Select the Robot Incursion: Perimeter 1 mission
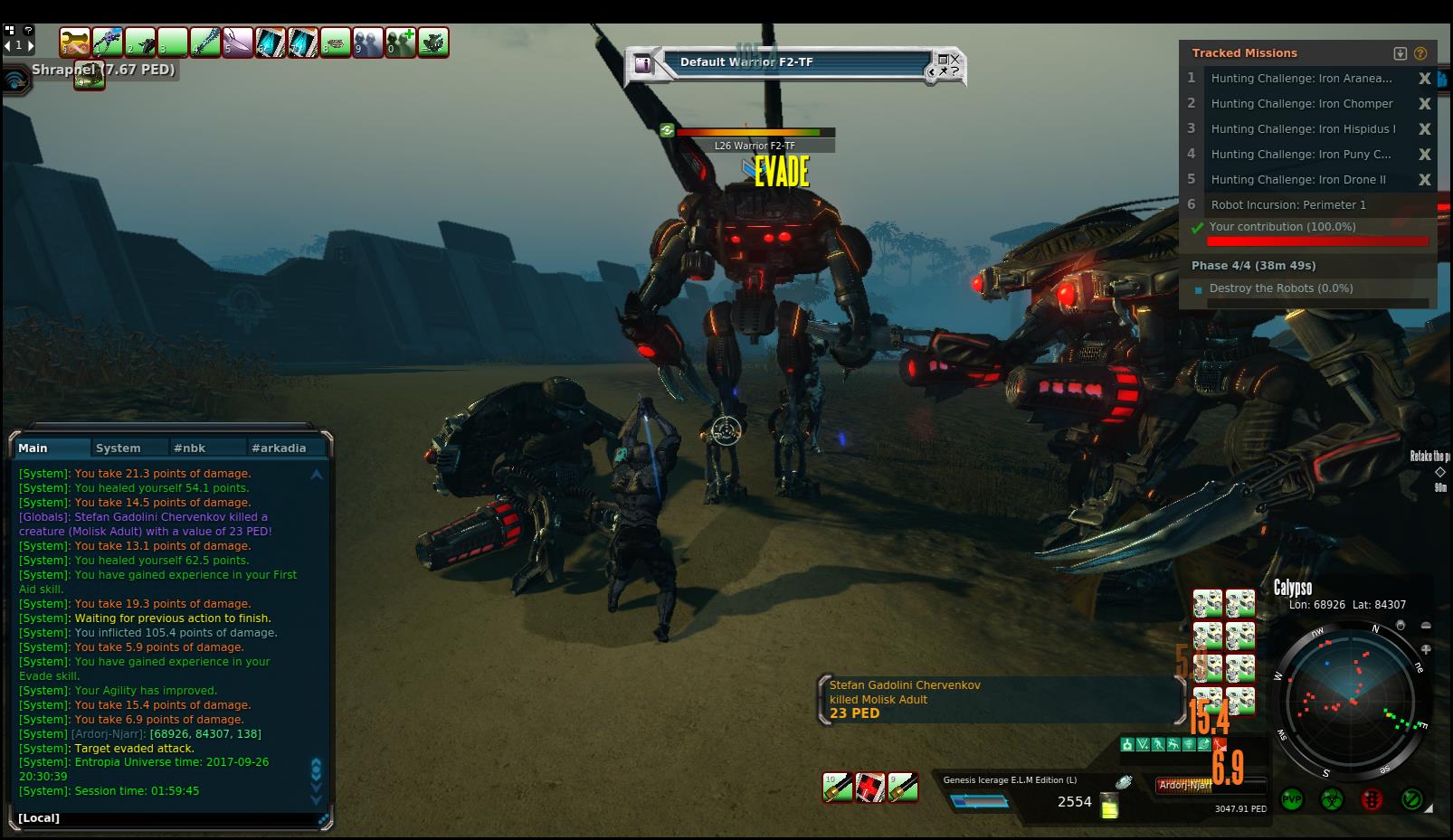Image resolution: width=1453 pixels, height=840 pixels. coord(1288,205)
